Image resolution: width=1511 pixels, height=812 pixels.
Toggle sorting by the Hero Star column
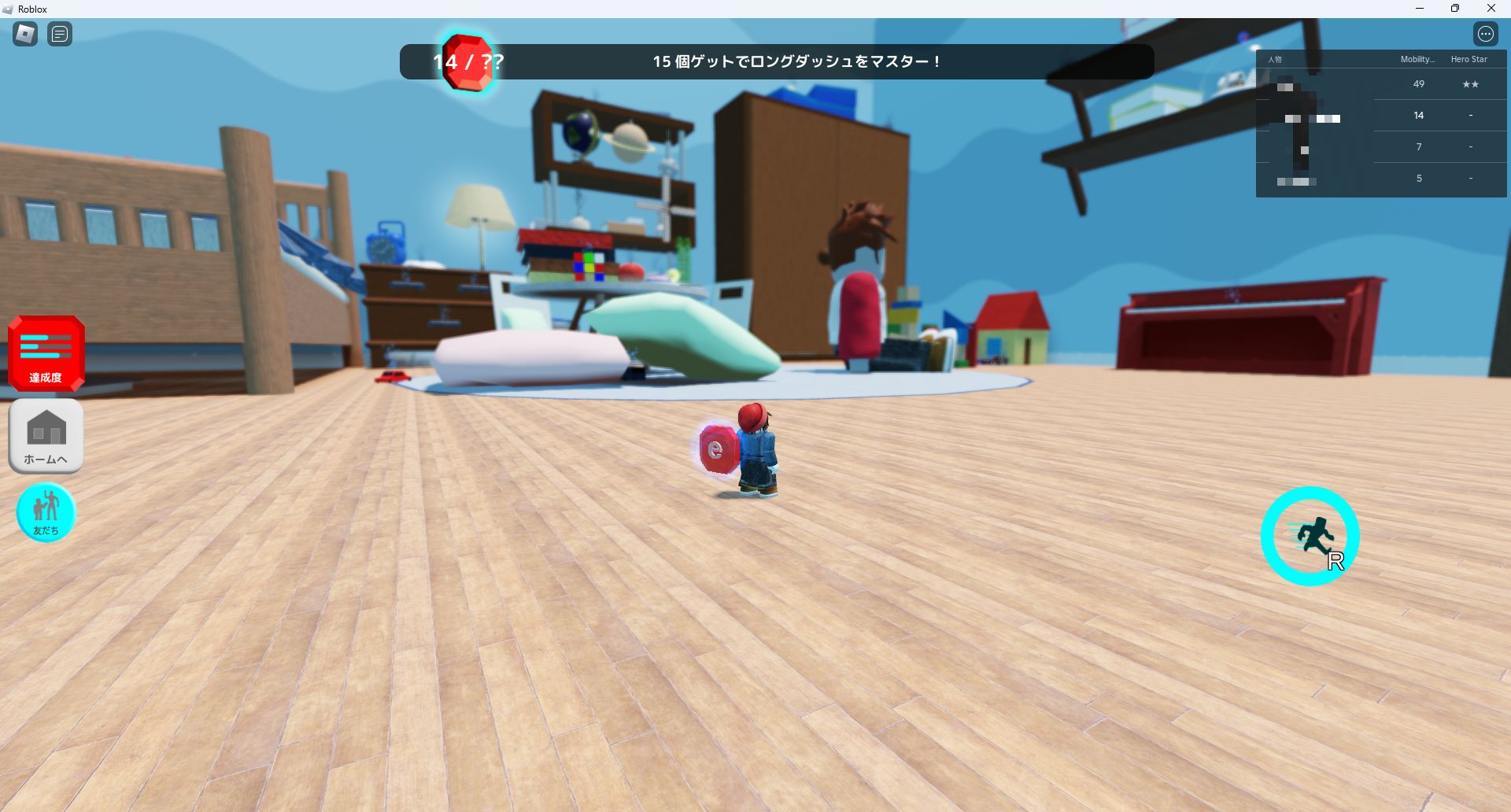coord(1470,58)
